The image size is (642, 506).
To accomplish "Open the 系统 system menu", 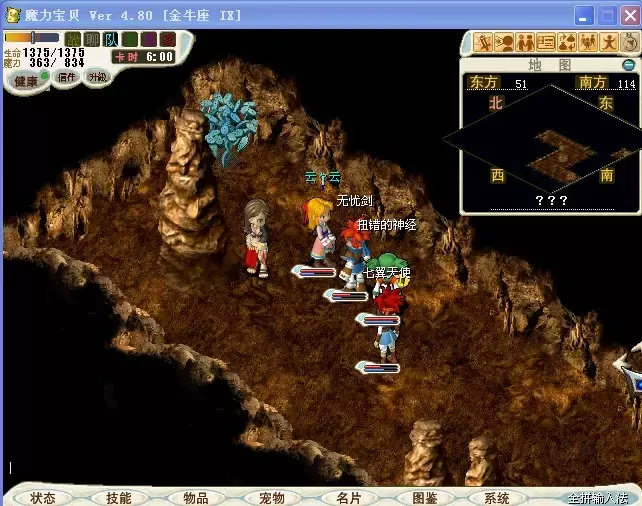I will pos(496,497).
